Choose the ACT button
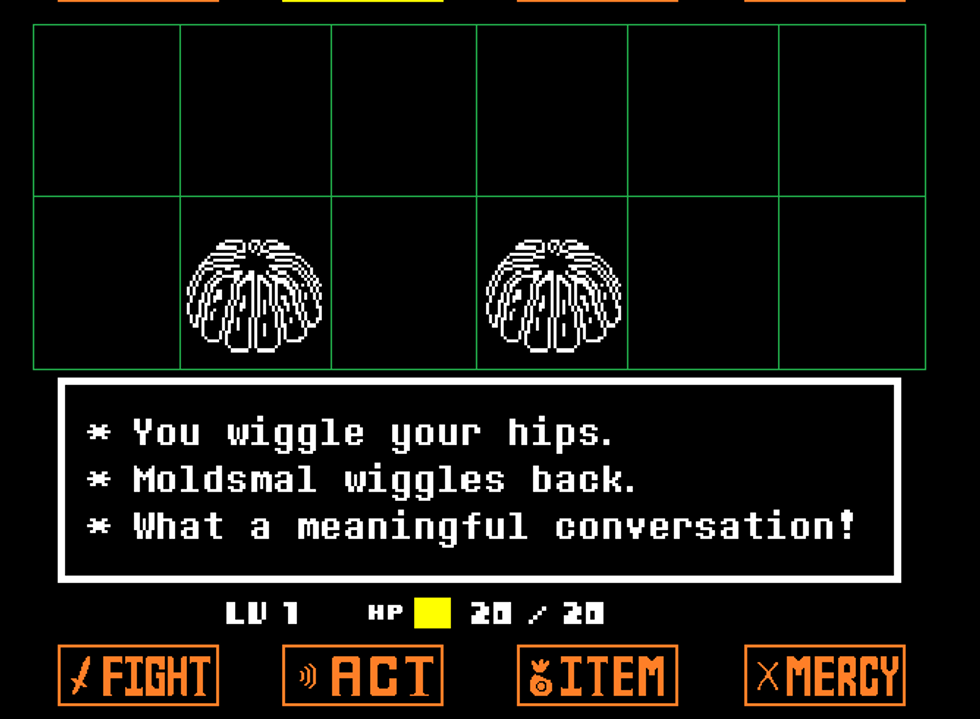This screenshot has height=719, width=980. click(362, 676)
